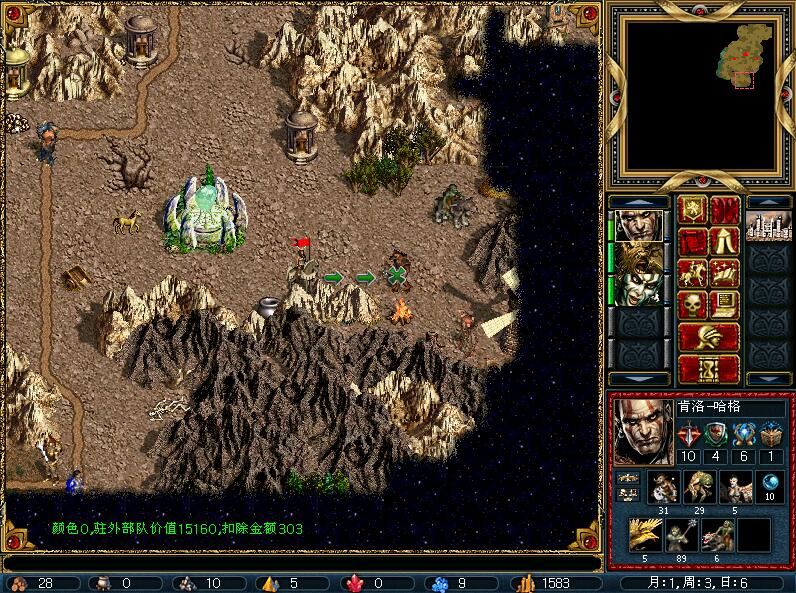Open adventure options skull button
Viewport: 796px width, 593px height.
pos(693,305)
